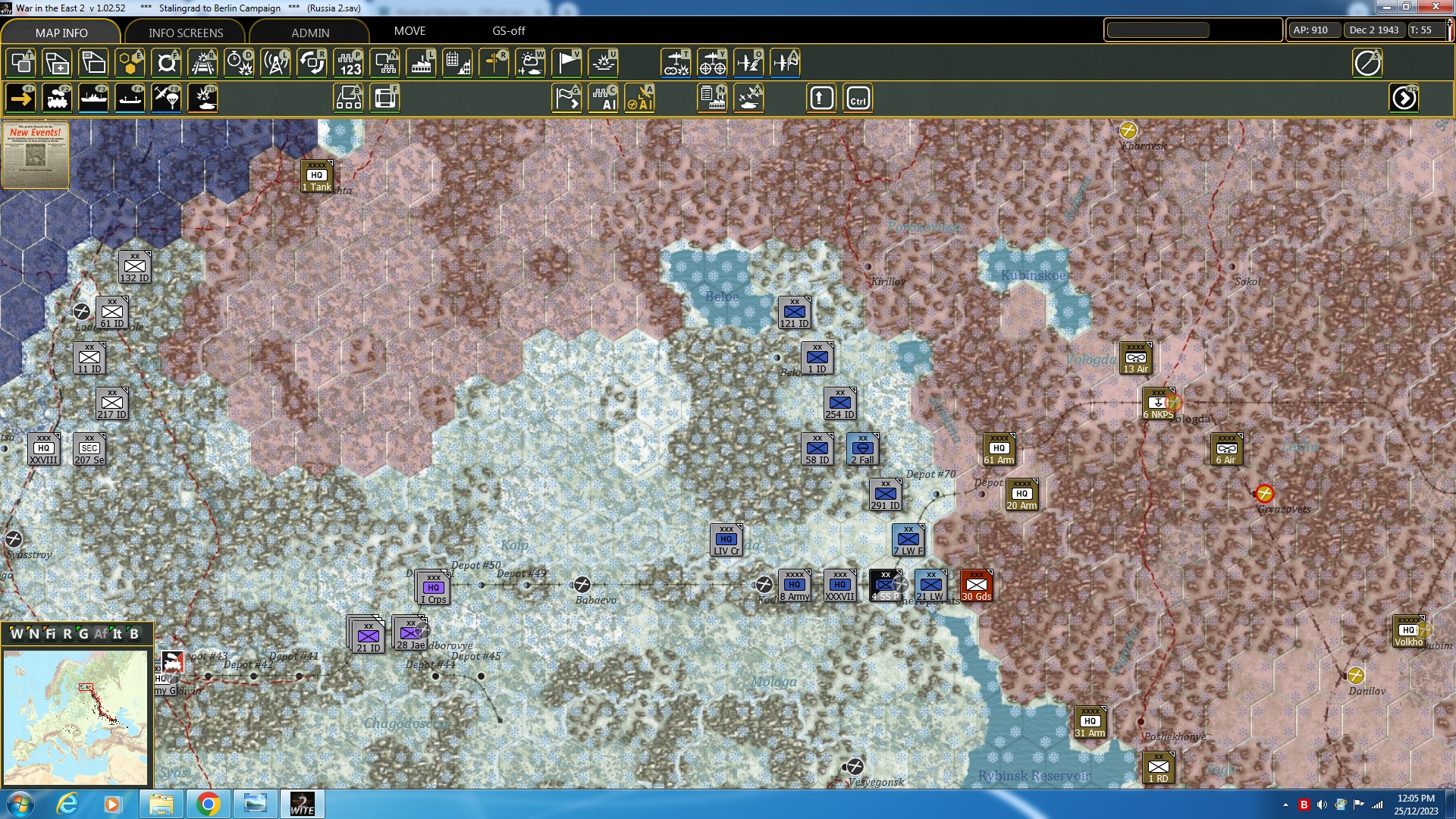Toggle the Fi button on minimap legend

click(52, 634)
